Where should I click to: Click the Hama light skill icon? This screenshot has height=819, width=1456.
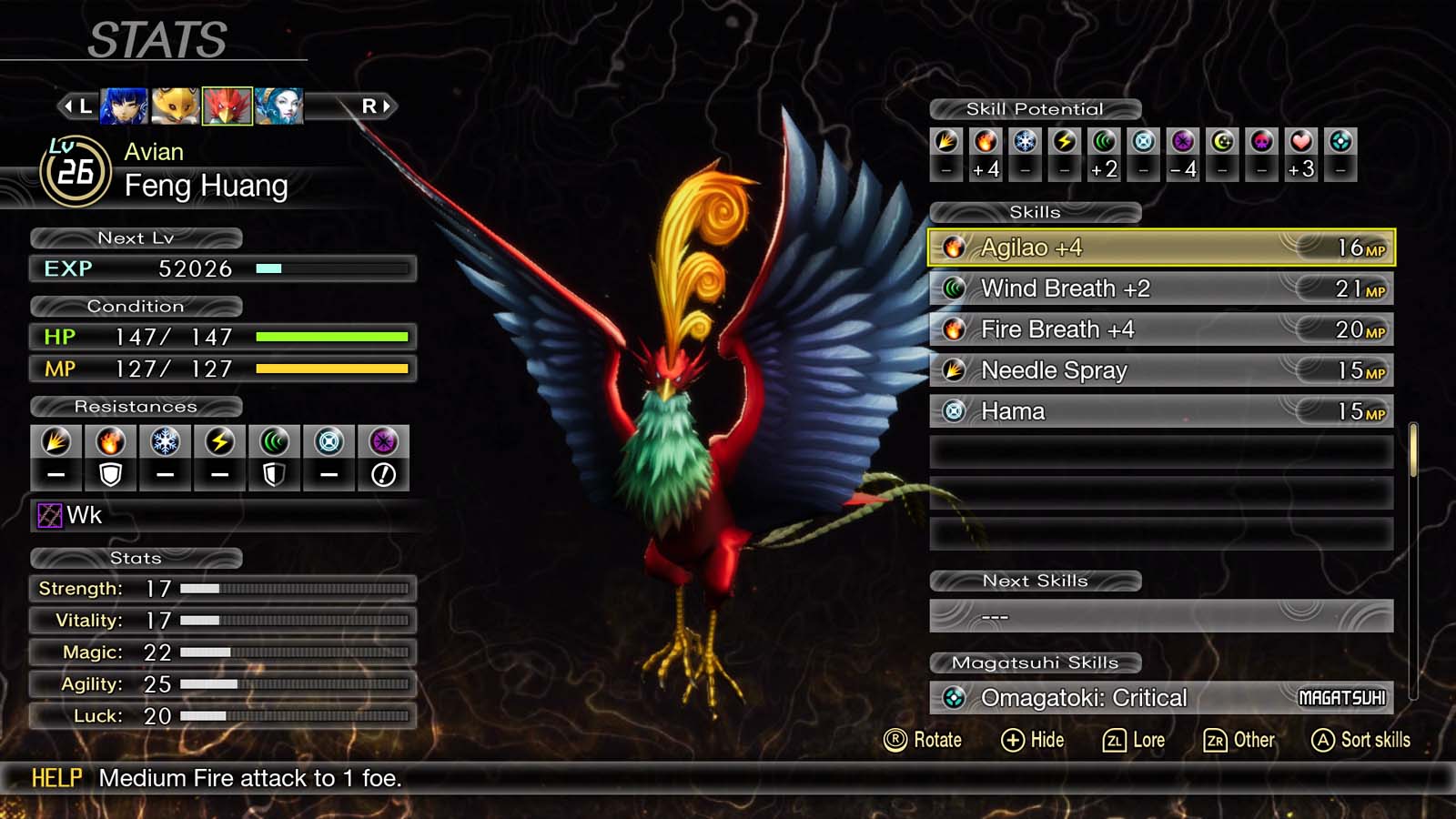click(952, 410)
